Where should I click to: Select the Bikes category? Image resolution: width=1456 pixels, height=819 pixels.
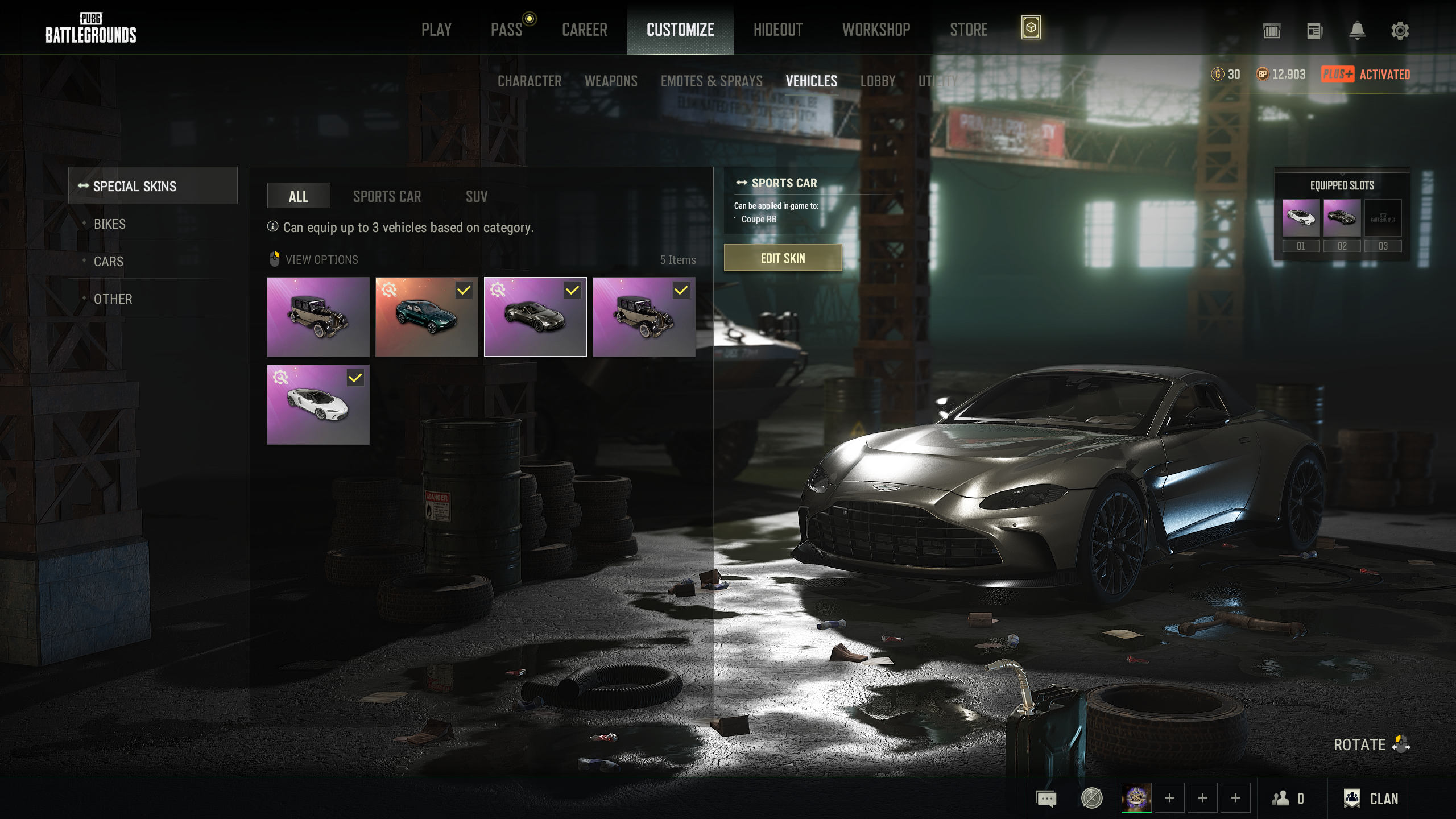[110, 224]
